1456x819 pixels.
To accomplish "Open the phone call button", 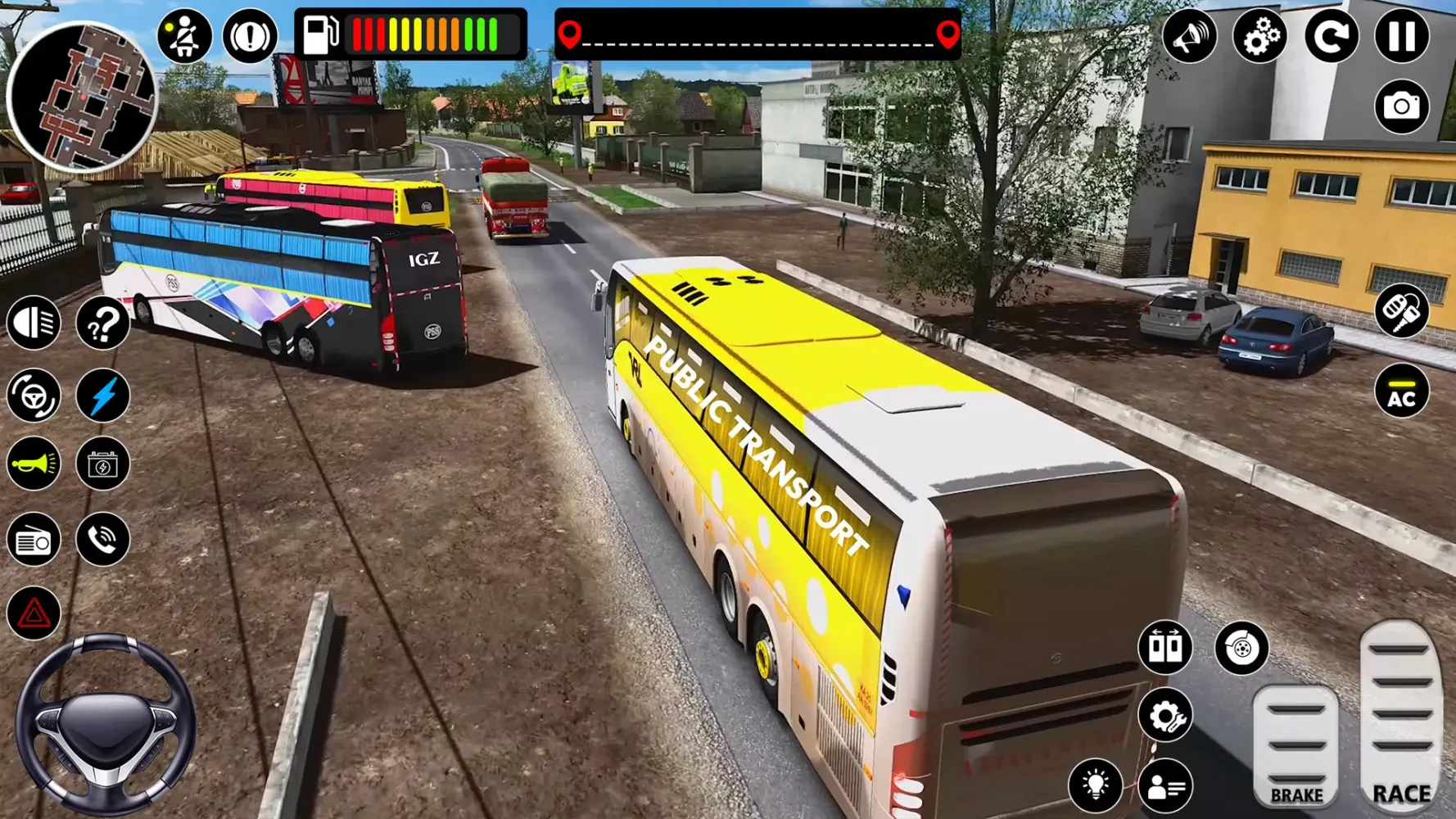I will 103,539.
